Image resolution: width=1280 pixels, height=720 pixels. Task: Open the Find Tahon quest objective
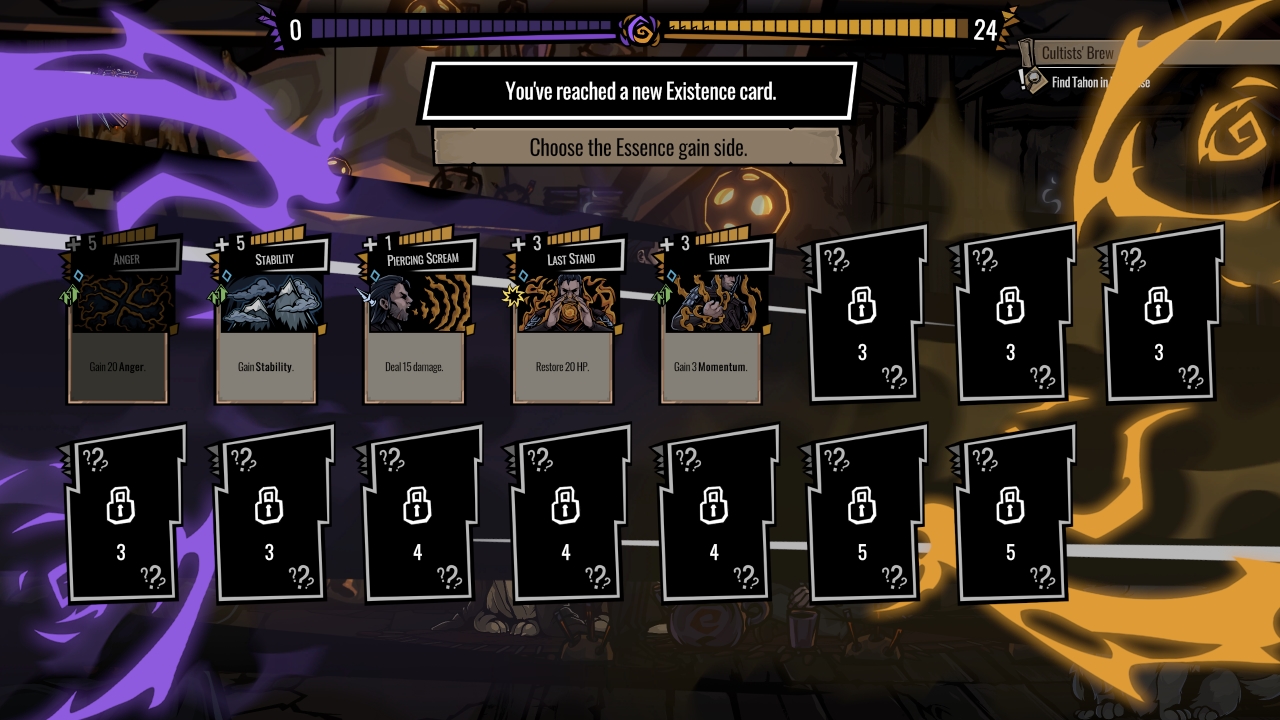pos(1080,82)
